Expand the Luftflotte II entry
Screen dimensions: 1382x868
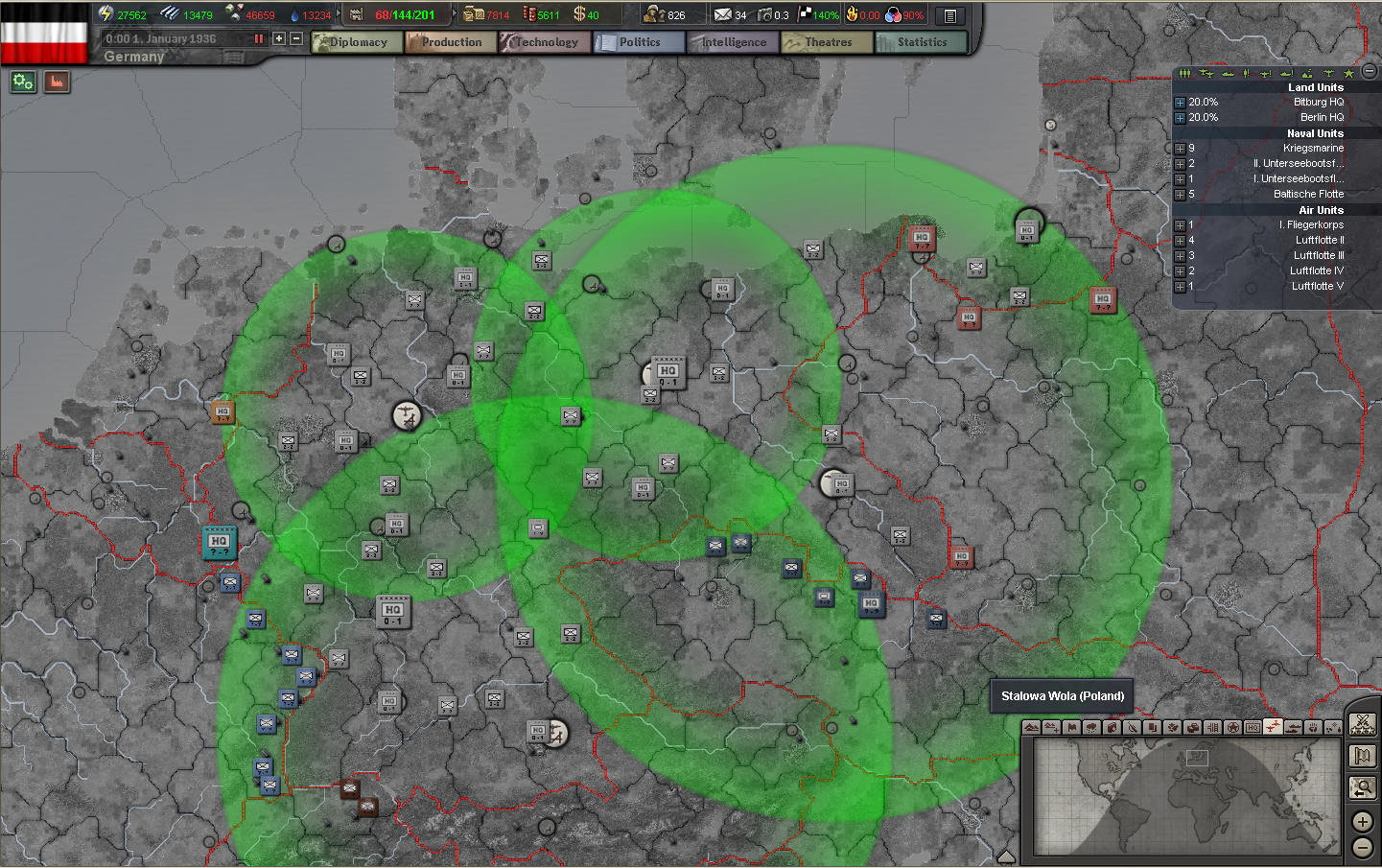pos(1179,240)
